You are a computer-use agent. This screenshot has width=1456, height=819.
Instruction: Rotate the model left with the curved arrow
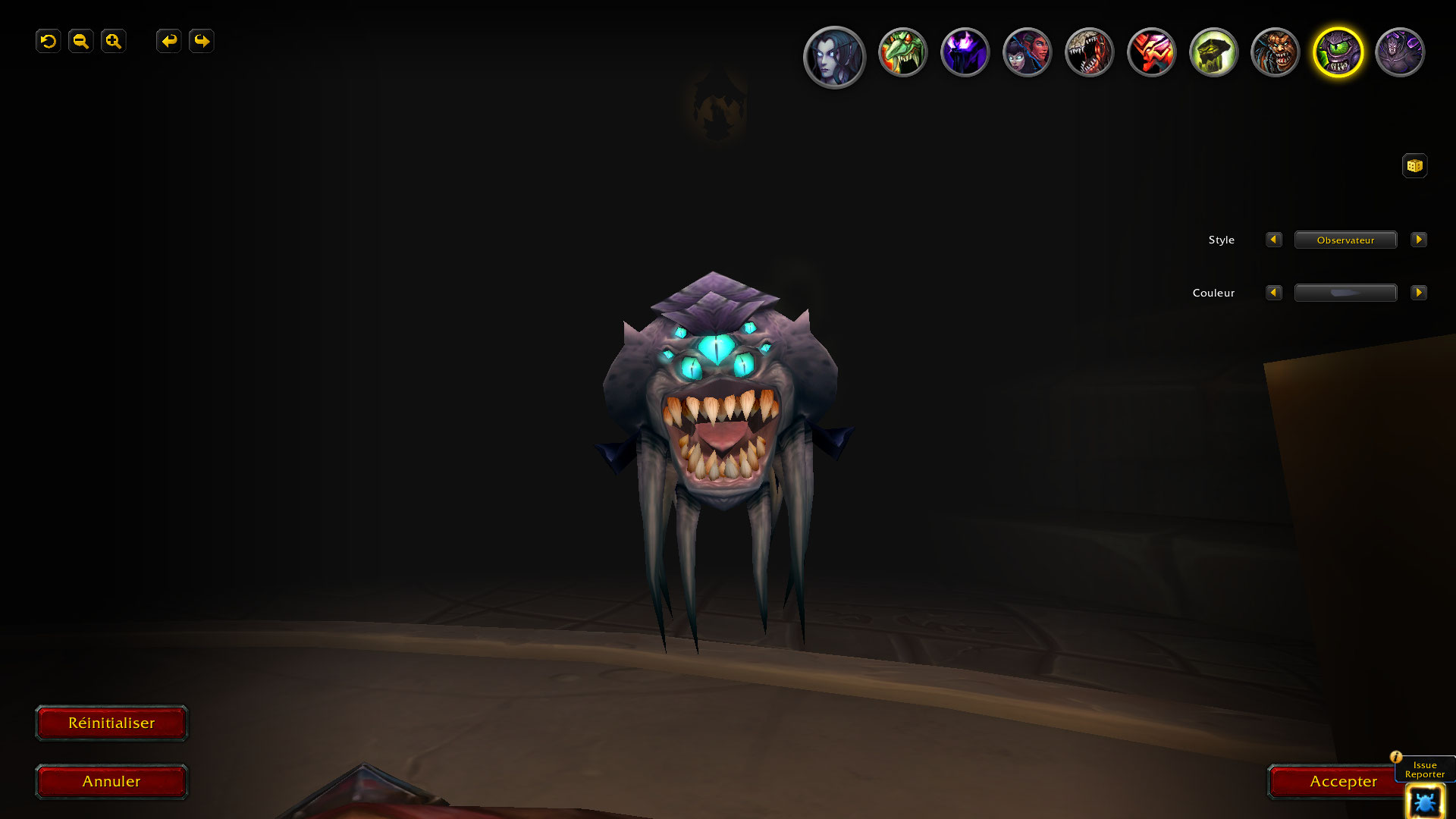169,41
